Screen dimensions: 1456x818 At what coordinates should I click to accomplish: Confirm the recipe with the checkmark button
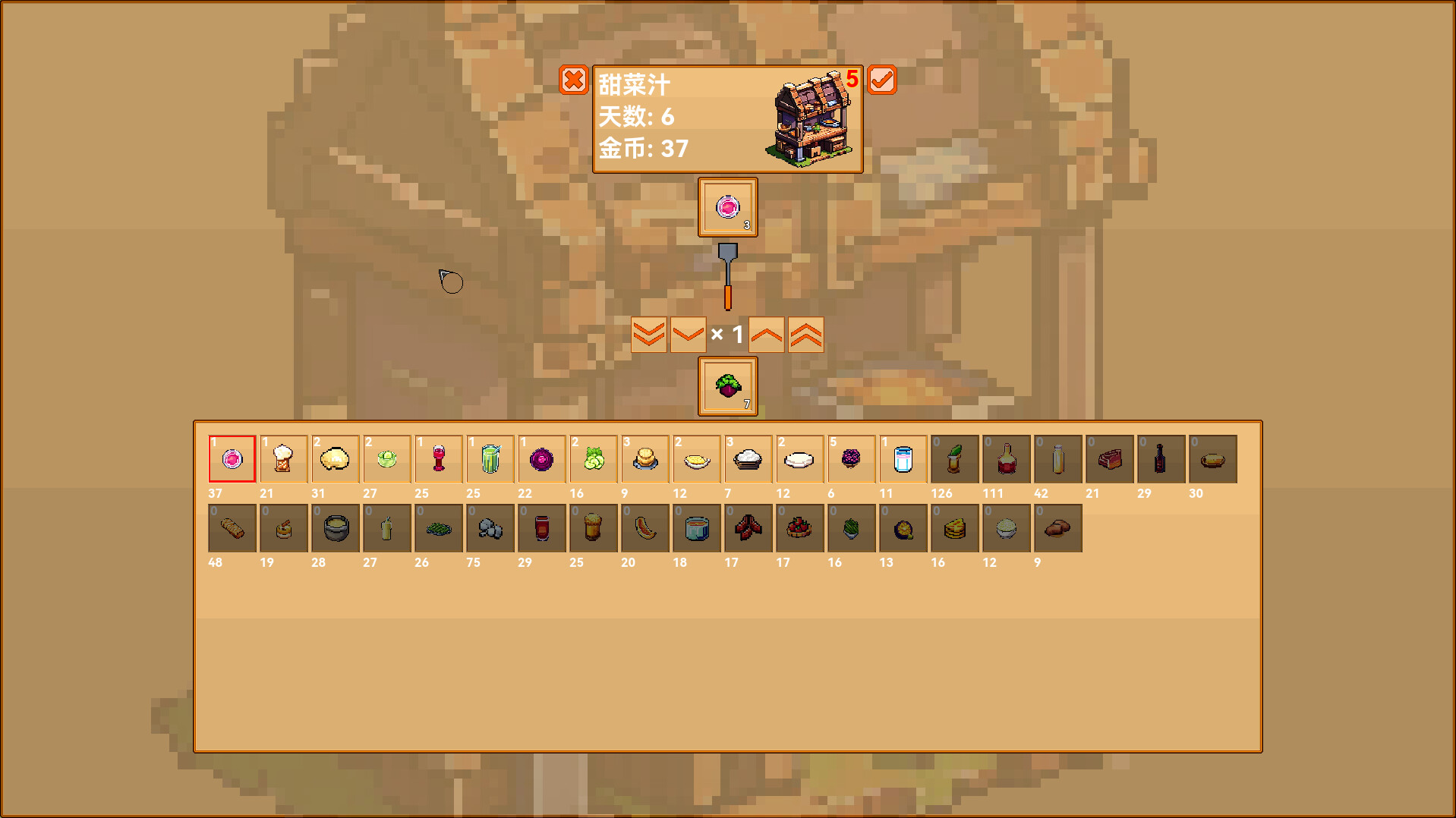point(881,80)
